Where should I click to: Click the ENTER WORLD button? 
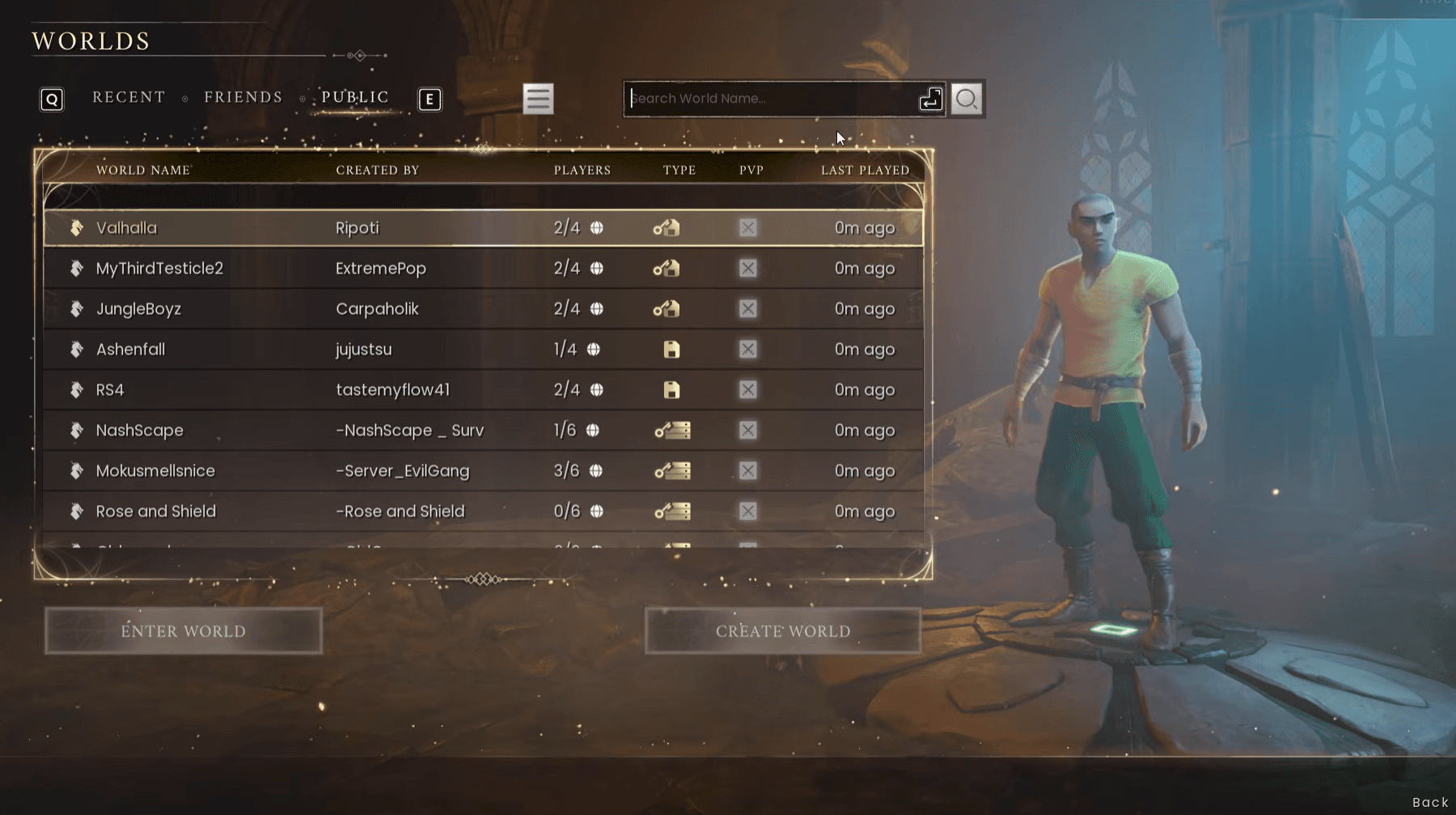click(184, 630)
